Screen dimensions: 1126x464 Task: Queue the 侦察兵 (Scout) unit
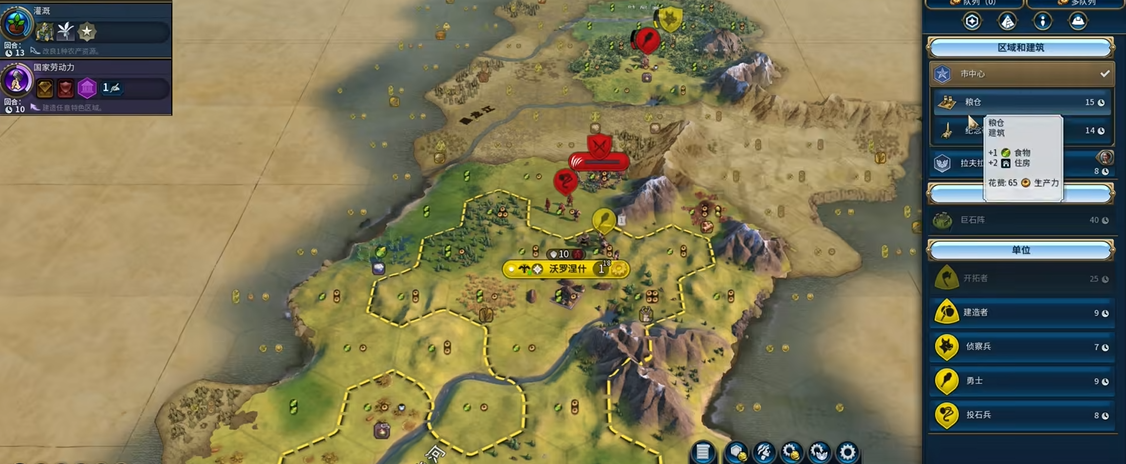(1020, 347)
